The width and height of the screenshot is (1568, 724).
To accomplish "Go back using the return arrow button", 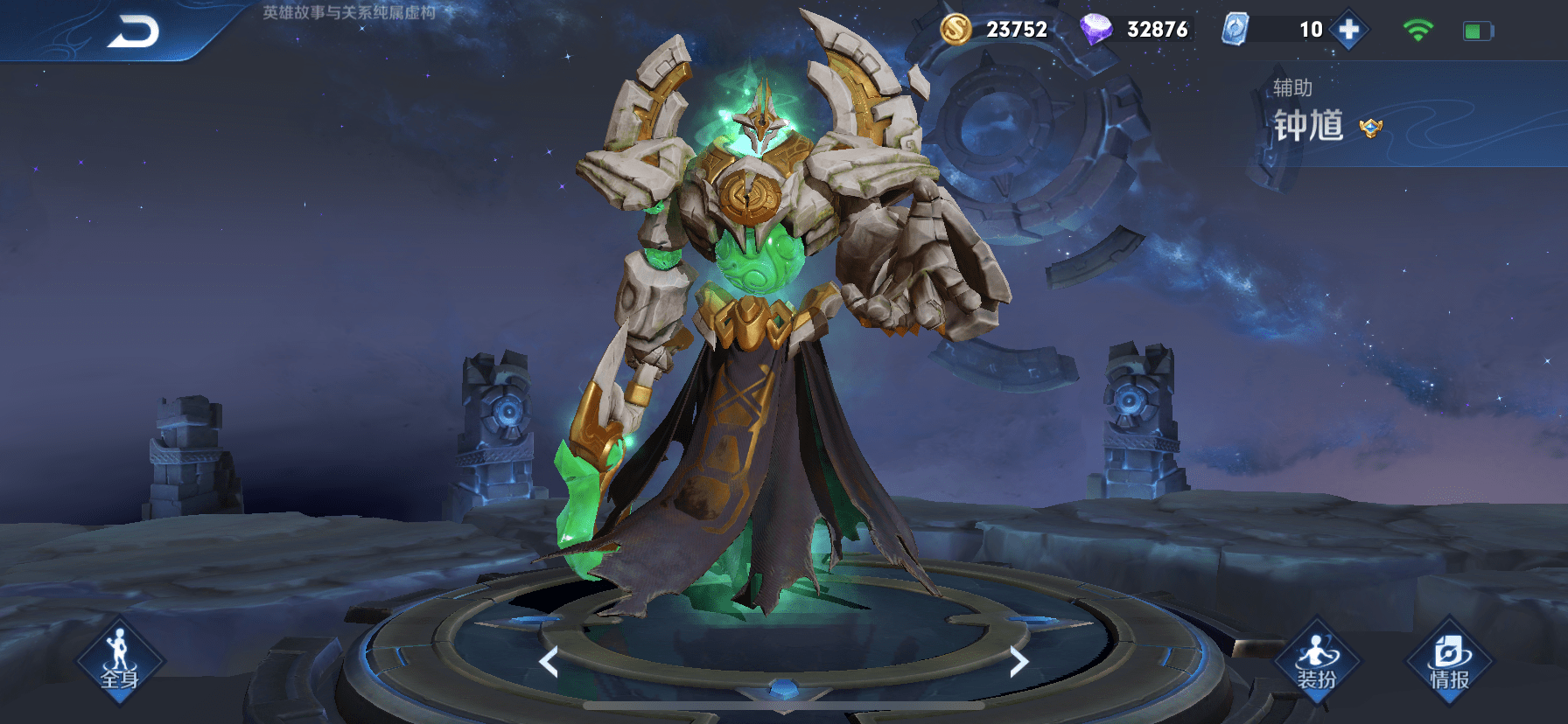I will point(134,32).
